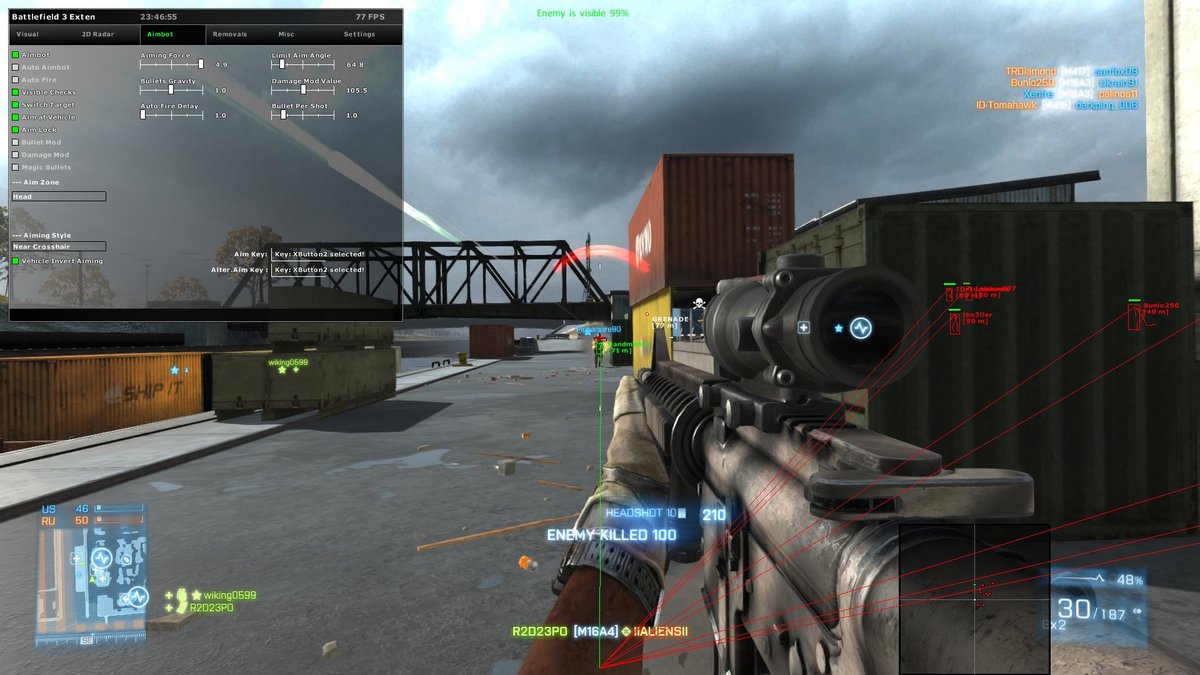The height and width of the screenshot is (675, 1200).
Task: Select the Removals tab
Action: (230, 34)
